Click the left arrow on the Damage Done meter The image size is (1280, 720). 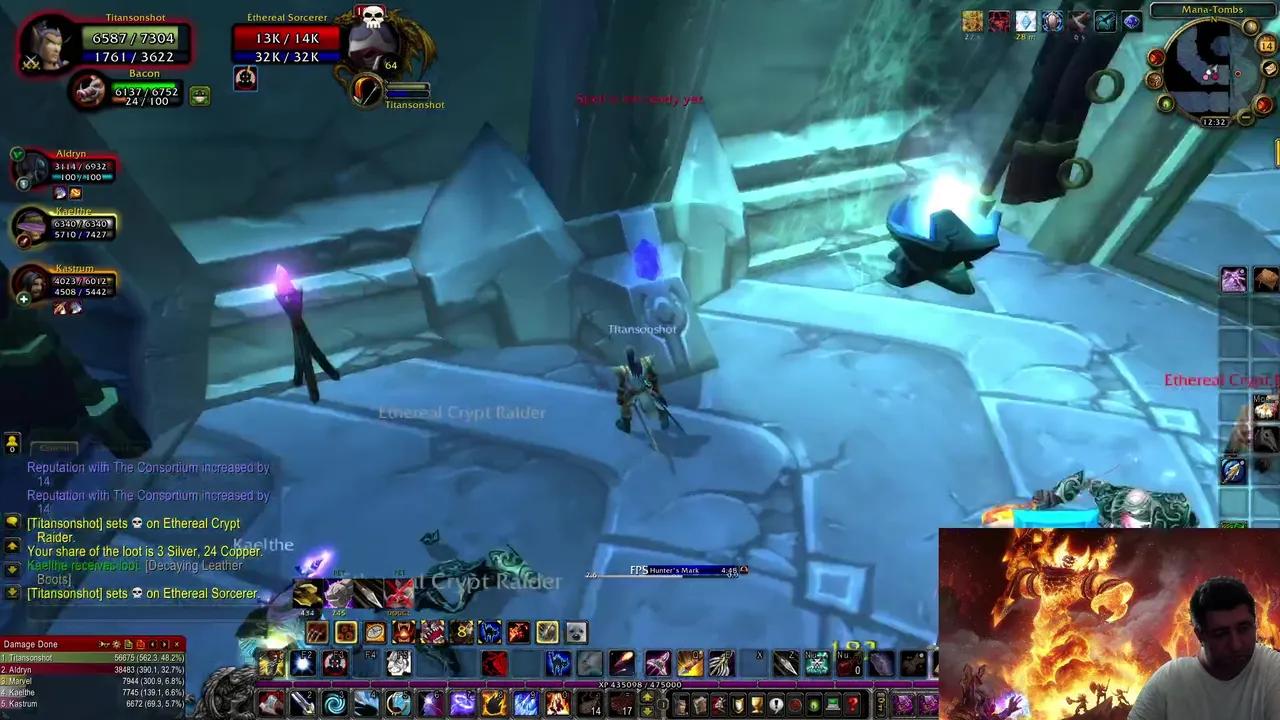(x=152, y=645)
